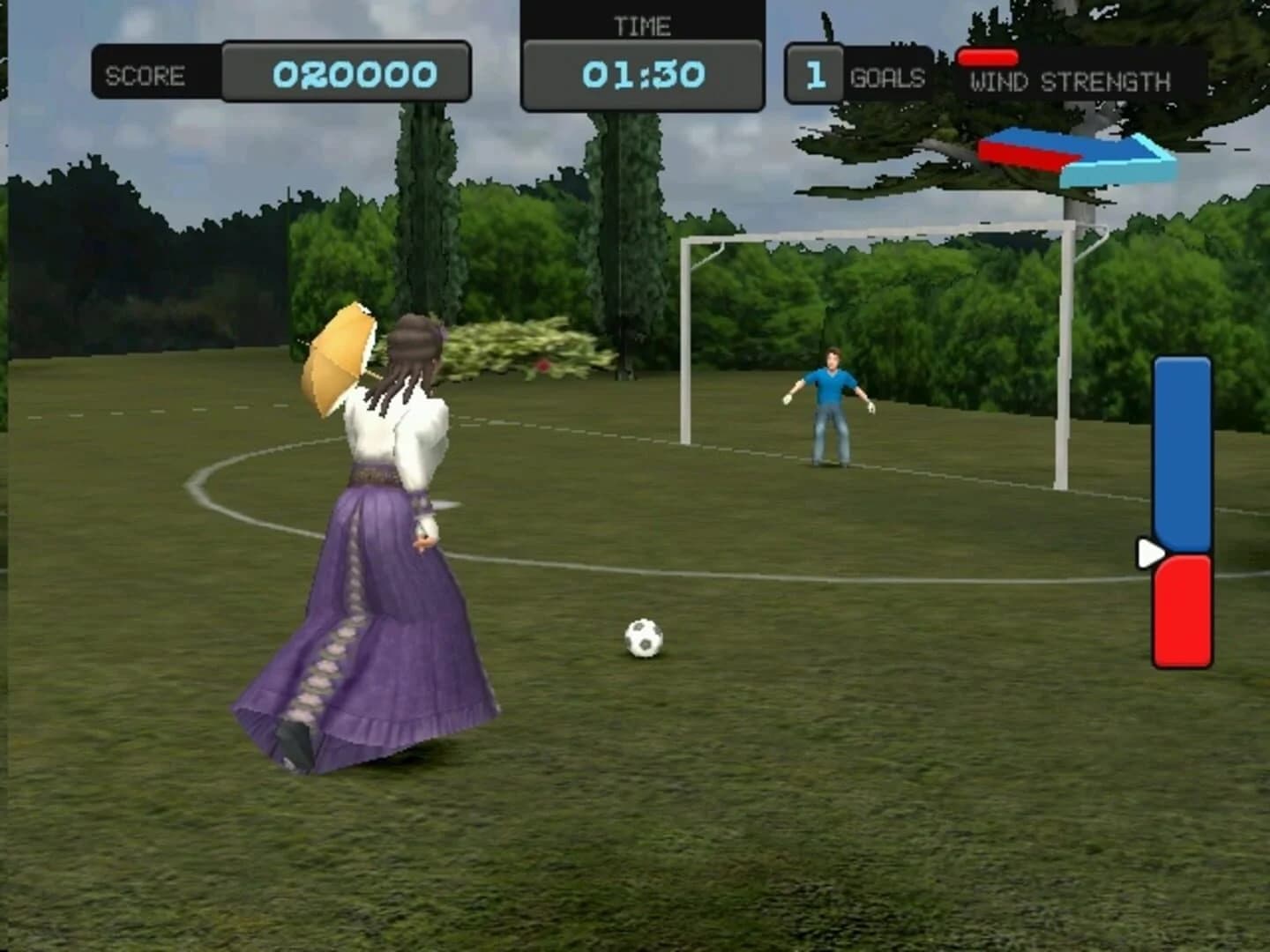Click the SCORE label on the top-left panel
The image size is (1270, 952).
pos(144,75)
